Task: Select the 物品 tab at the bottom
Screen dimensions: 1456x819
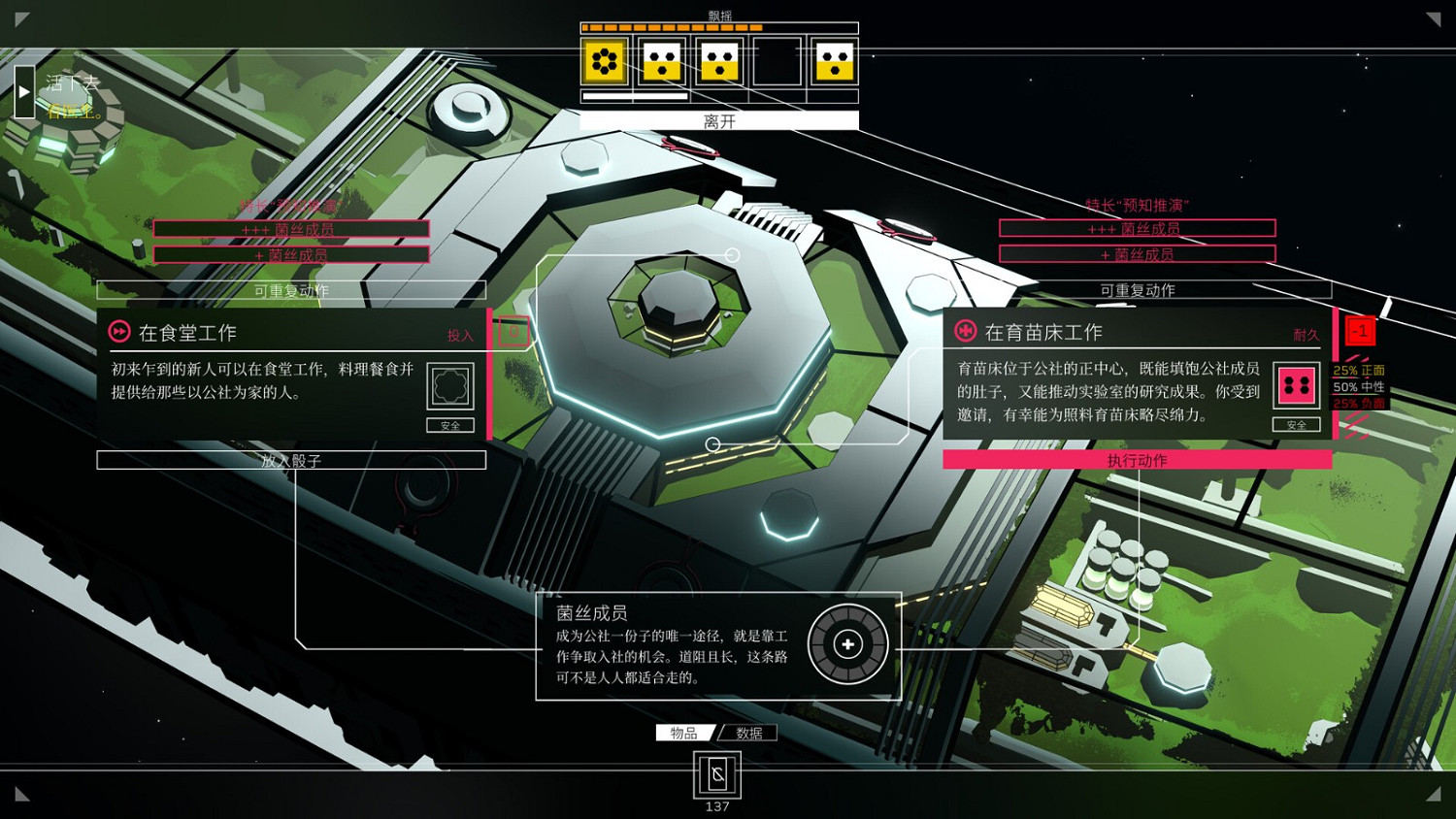Action: 685,733
